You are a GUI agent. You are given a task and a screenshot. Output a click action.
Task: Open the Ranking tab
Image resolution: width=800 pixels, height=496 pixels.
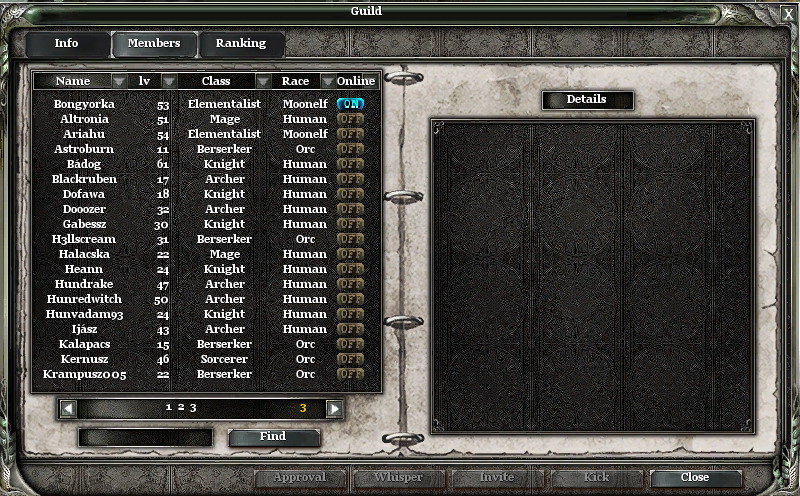click(241, 44)
